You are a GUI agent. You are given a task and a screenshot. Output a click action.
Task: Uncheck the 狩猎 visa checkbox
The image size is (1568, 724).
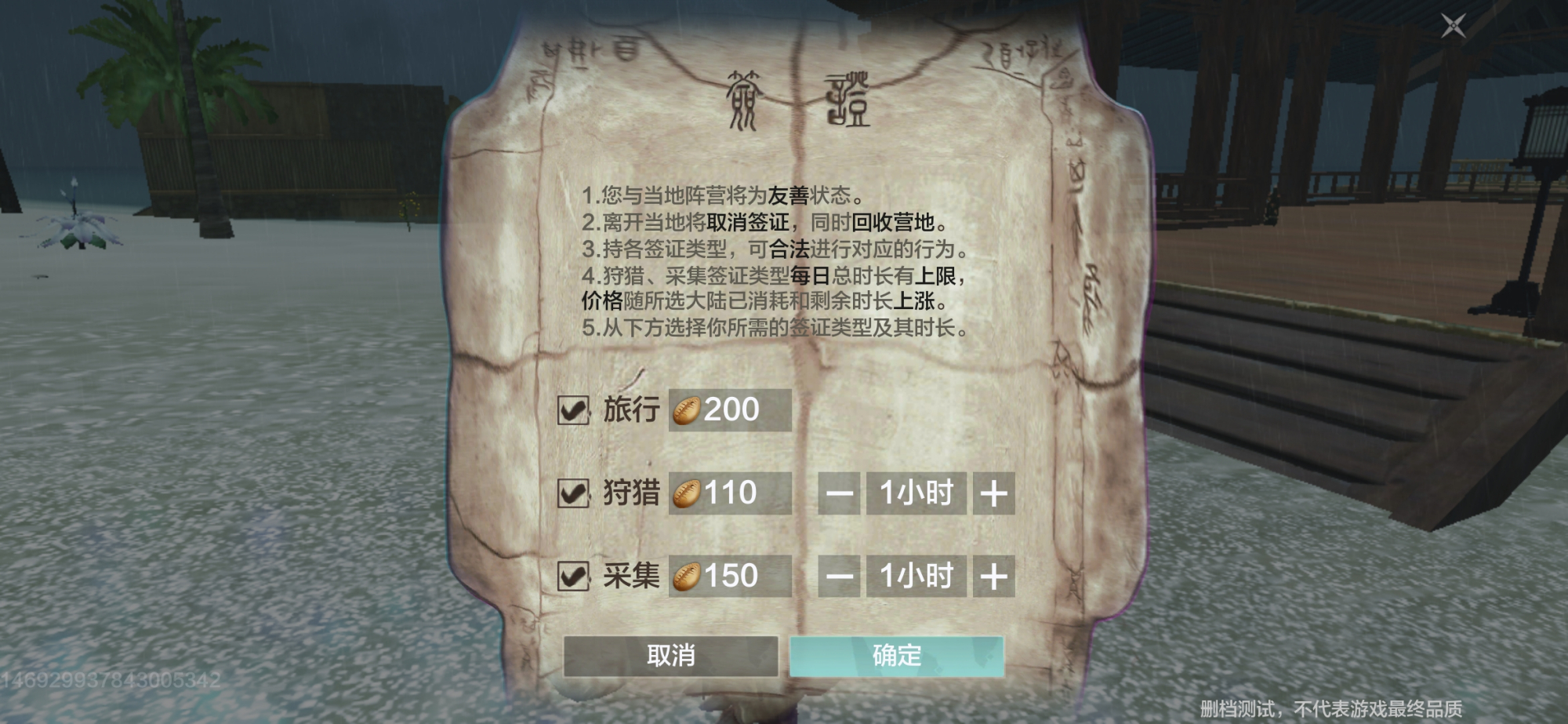[x=572, y=493]
